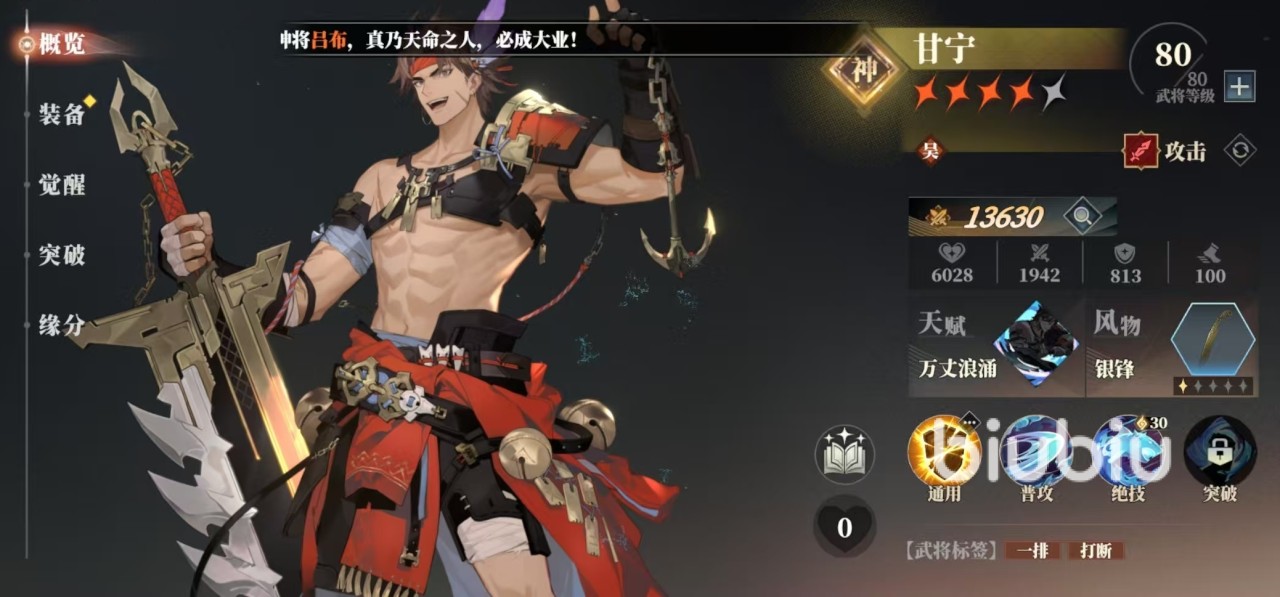The width and height of the screenshot is (1280, 597).
Task: Tap the 神 rarity badge
Action: (863, 70)
